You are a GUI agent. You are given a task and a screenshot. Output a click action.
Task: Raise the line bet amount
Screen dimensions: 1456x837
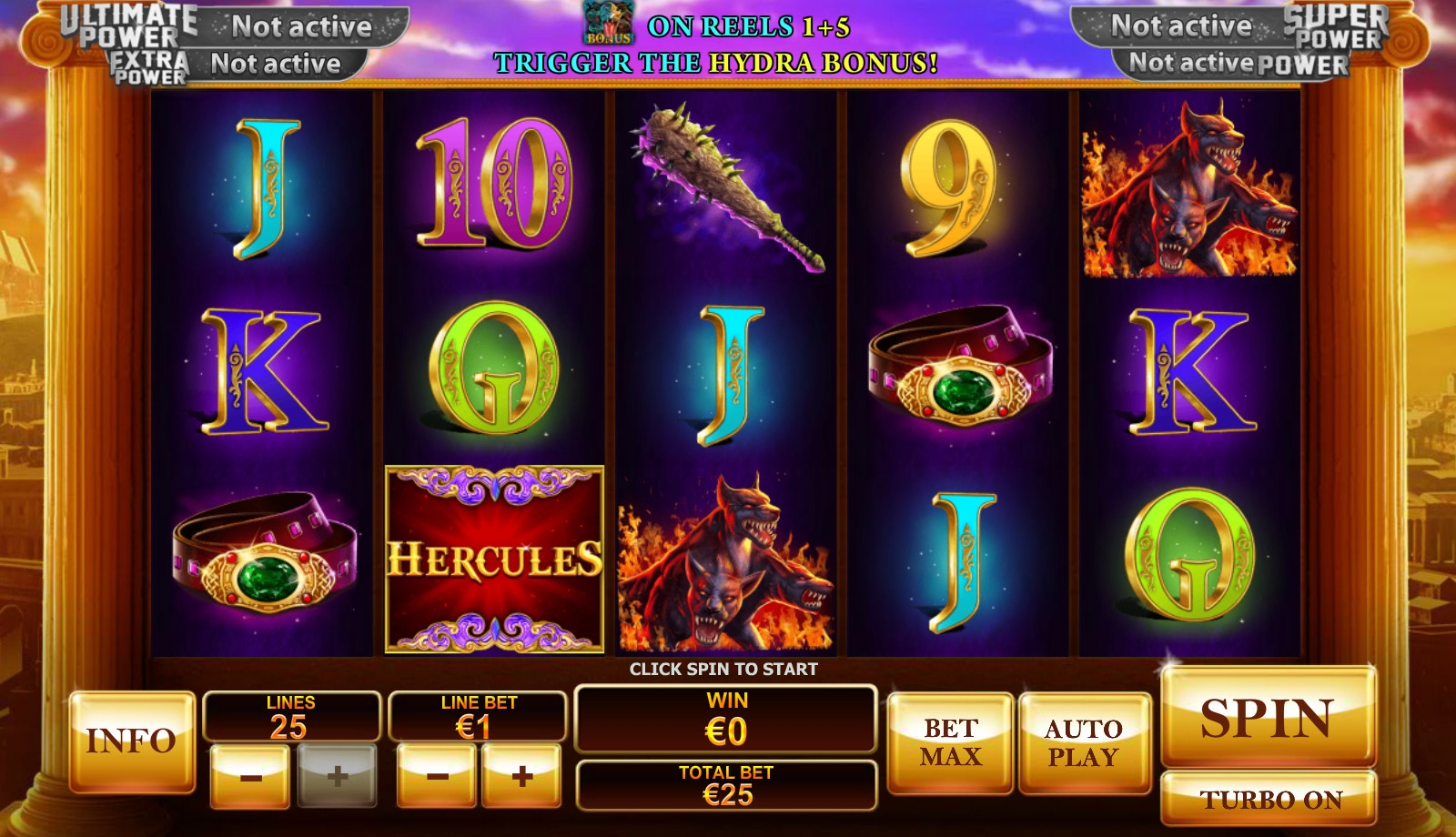[521, 776]
